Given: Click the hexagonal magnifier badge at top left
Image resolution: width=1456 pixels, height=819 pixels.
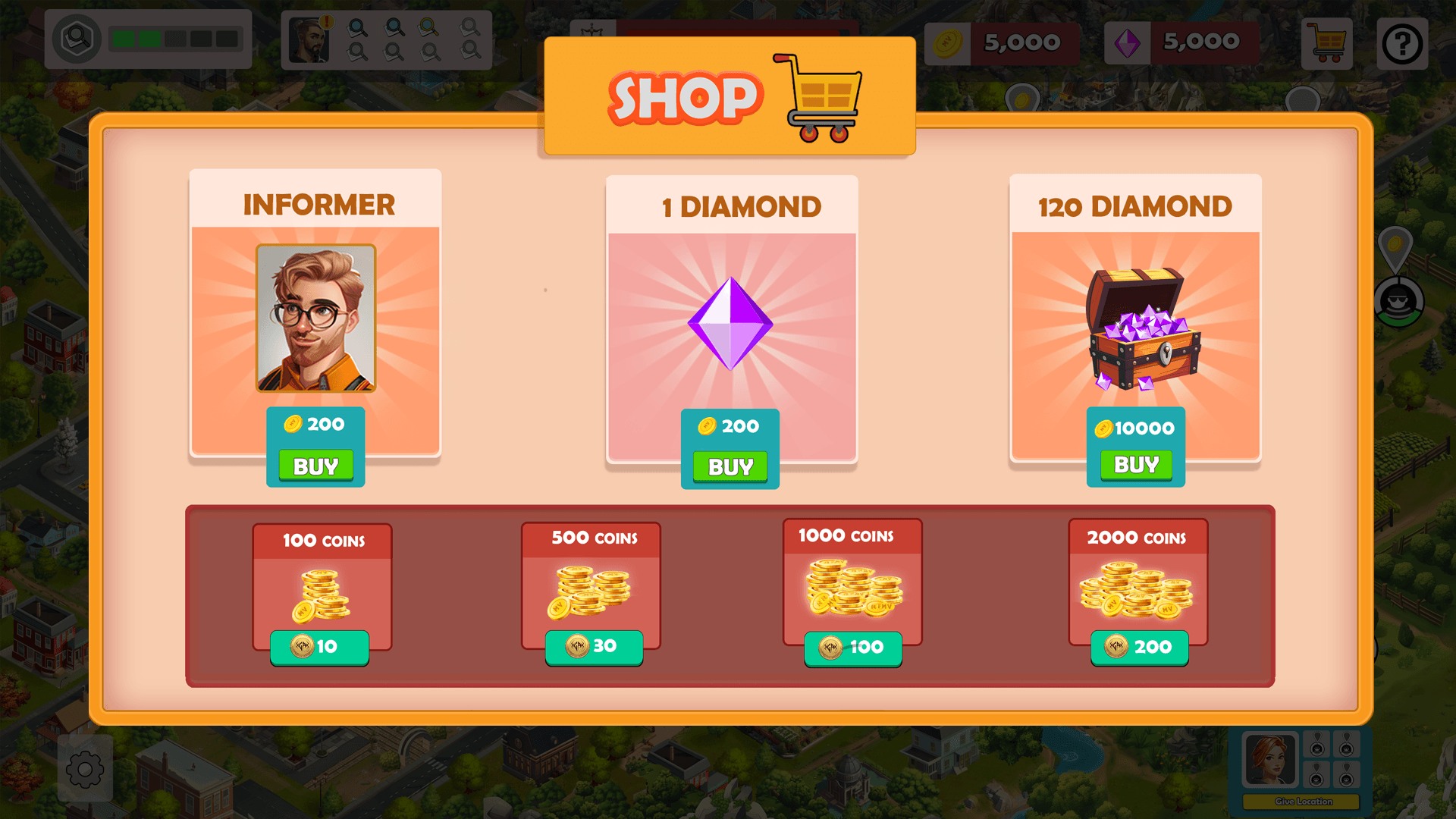Looking at the screenshot, I should [x=78, y=38].
